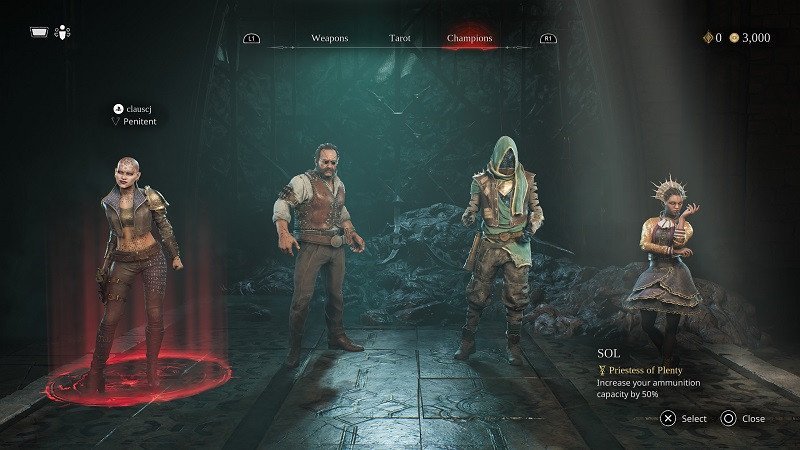
Task: Open the Tarot tab
Action: pyautogui.click(x=400, y=39)
